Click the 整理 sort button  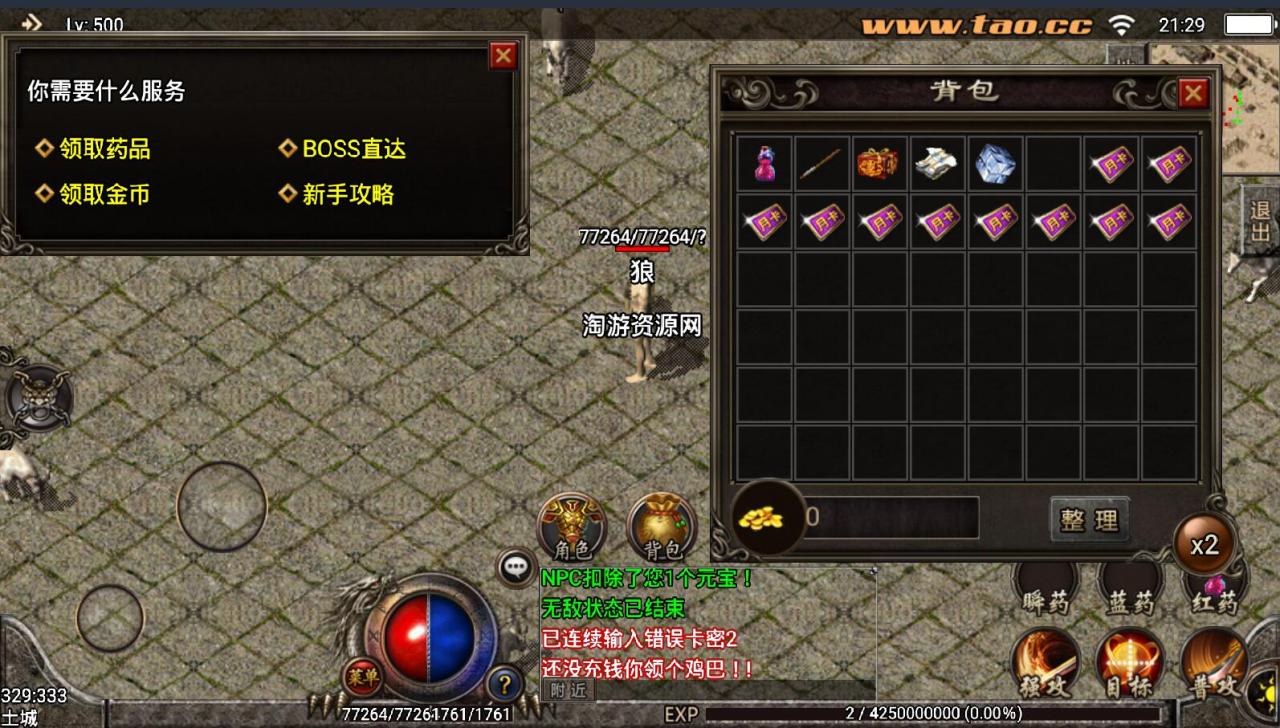click(1090, 520)
